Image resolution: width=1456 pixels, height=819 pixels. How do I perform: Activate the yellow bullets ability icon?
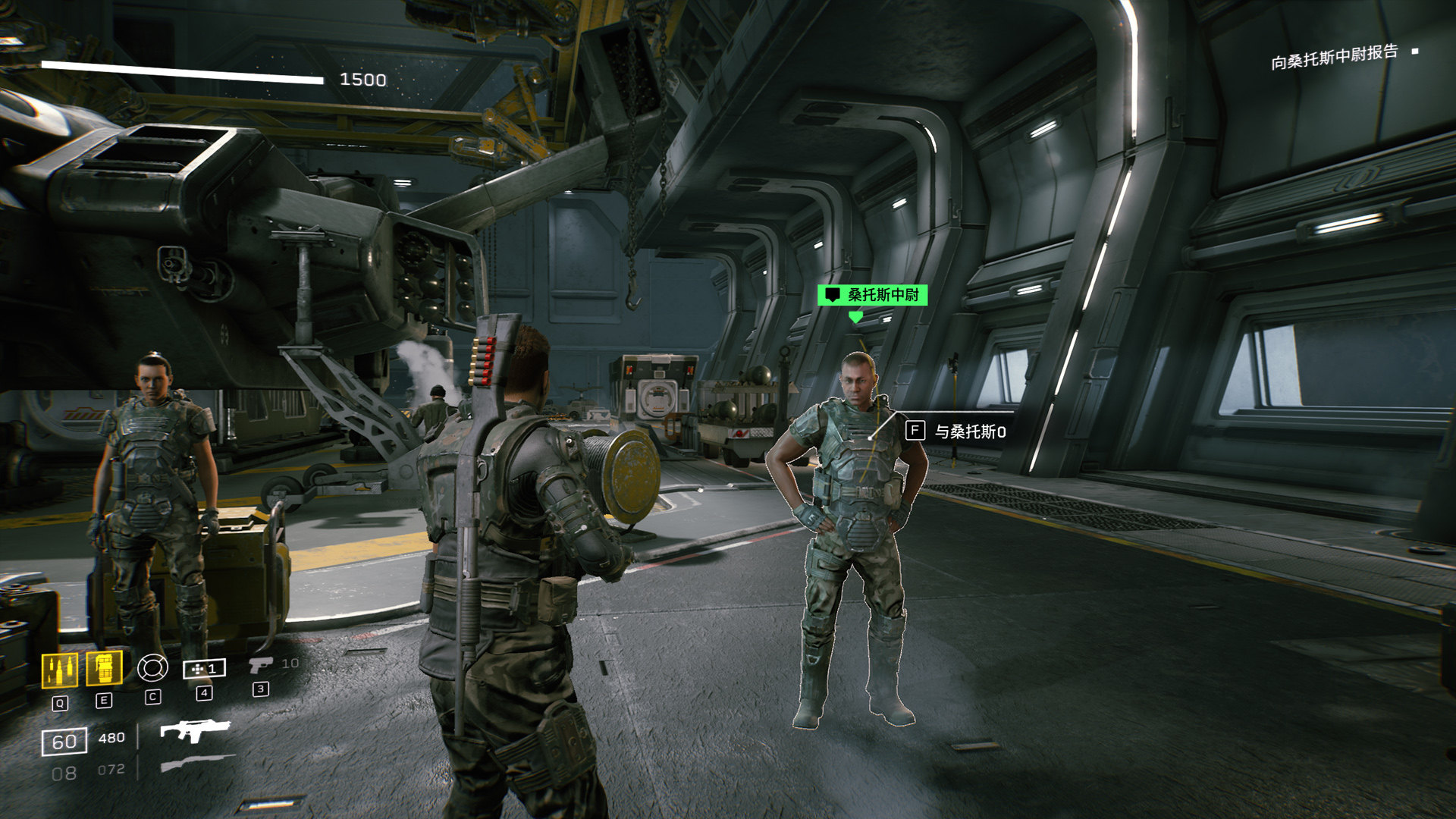click(58, 670)
